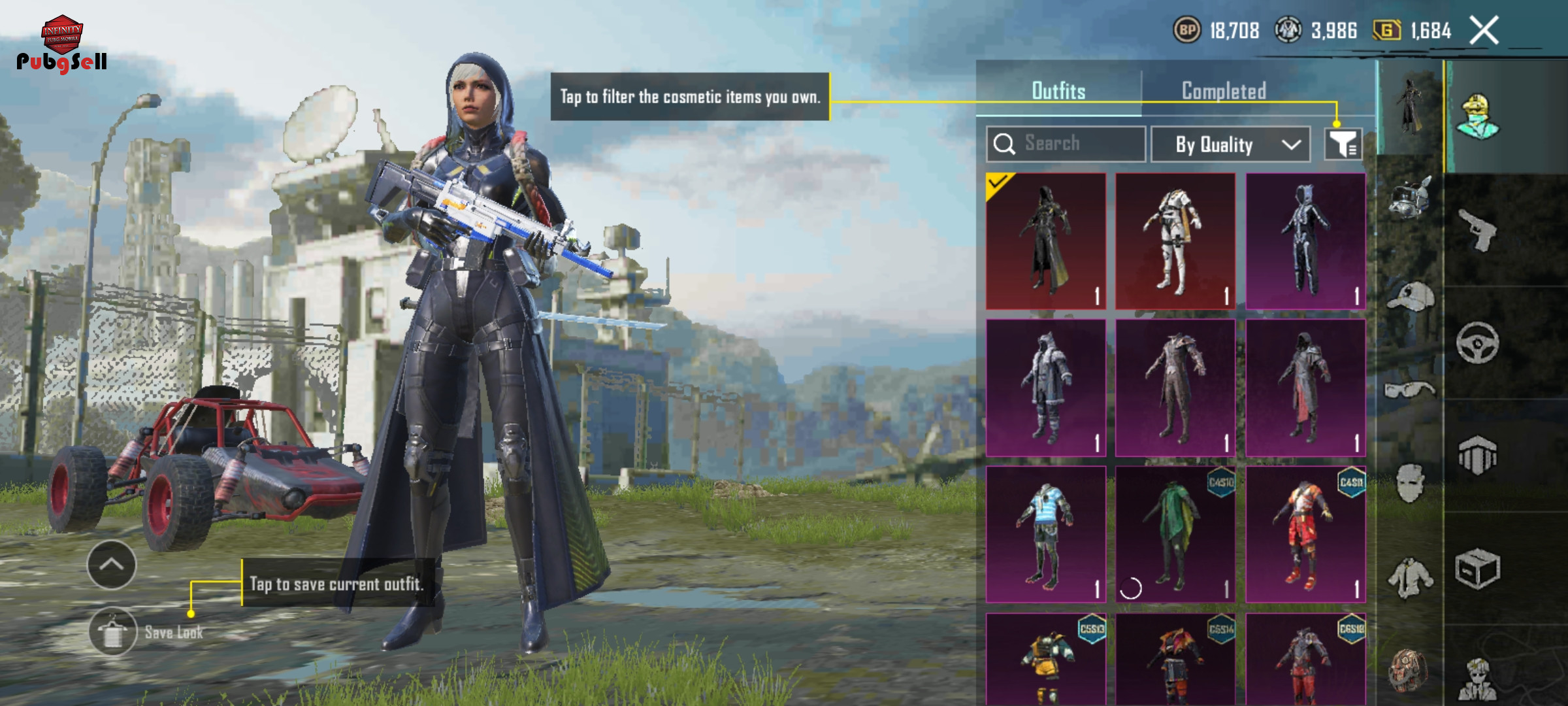The image size is (1568, 706).
Task: Open the jacket clothing category
Action: pos(1410,578)
